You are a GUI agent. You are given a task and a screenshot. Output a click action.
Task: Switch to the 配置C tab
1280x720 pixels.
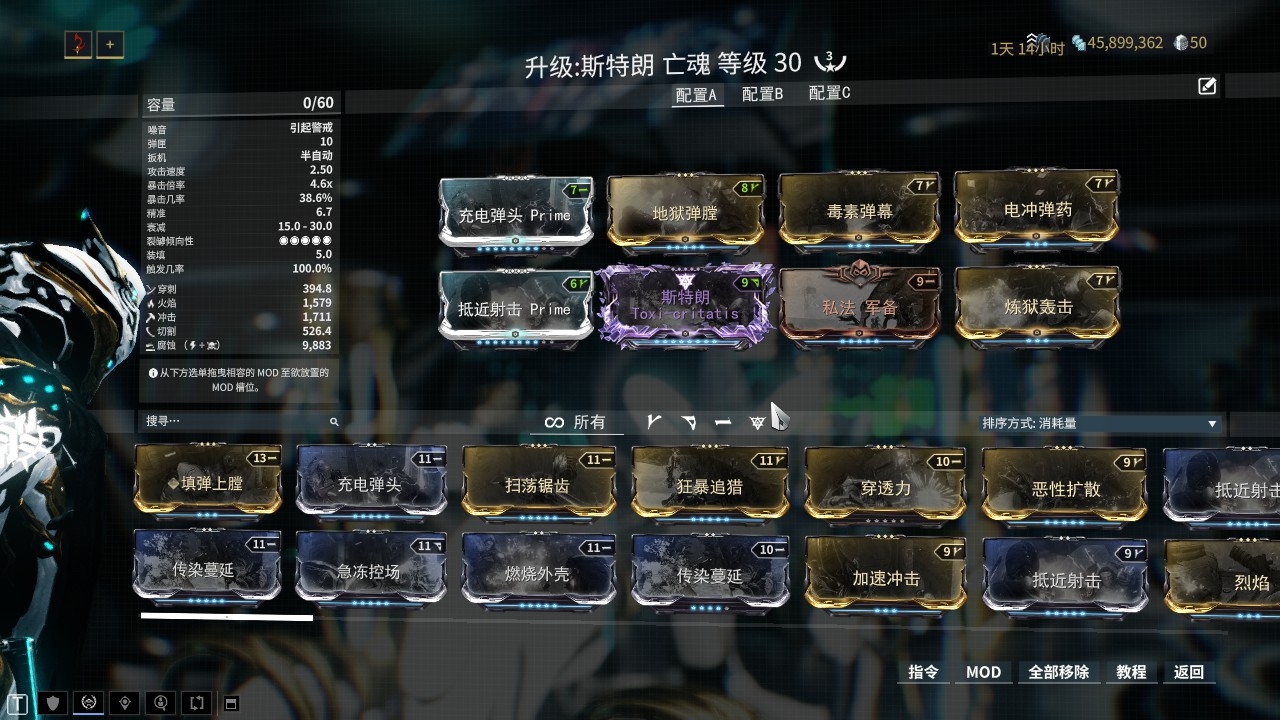pyautogui.click(x=828, y=92)
